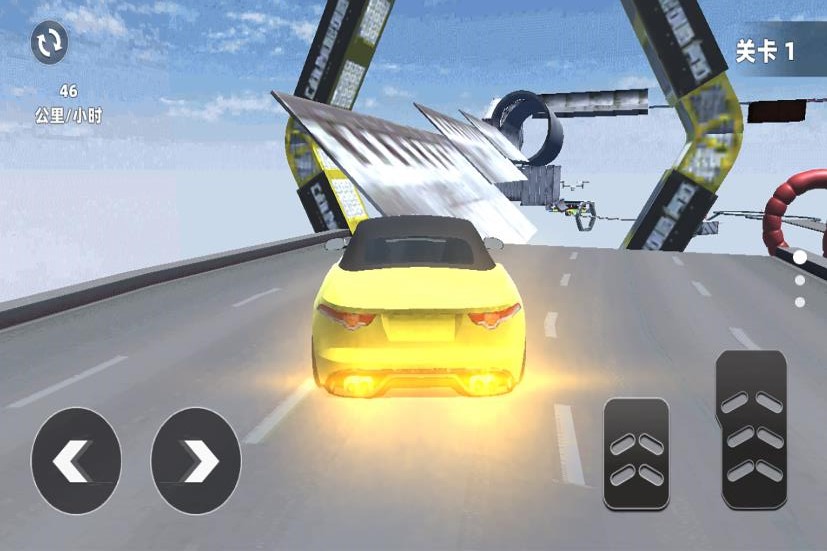The image size is (827, 551).
Task: Step on the tall accelerator pedal
Action: 751,430
